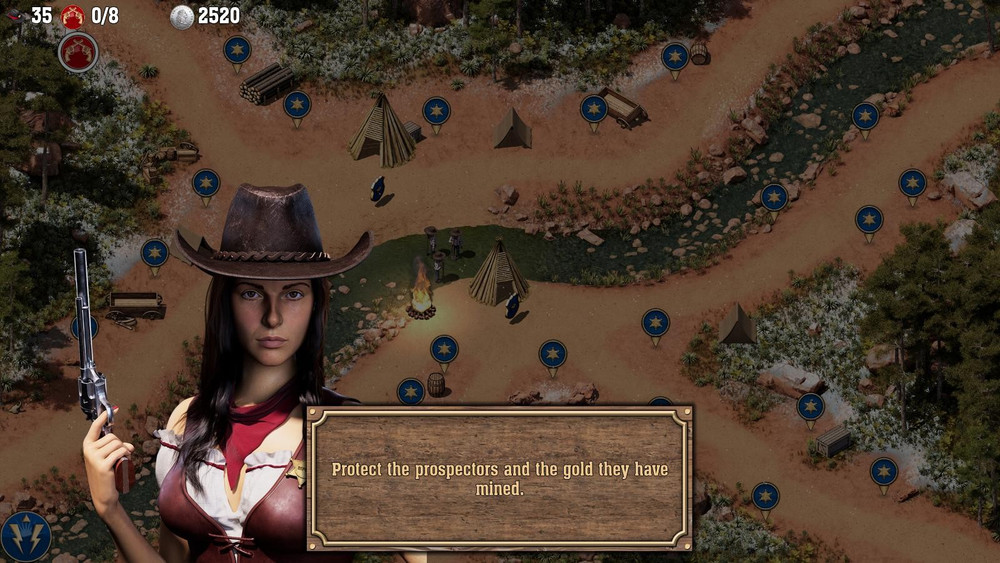The height and width of the screenshot is (563, 1000).
Task: Pick the star build spot left of the wagon at top
Action: coord(594,109)
